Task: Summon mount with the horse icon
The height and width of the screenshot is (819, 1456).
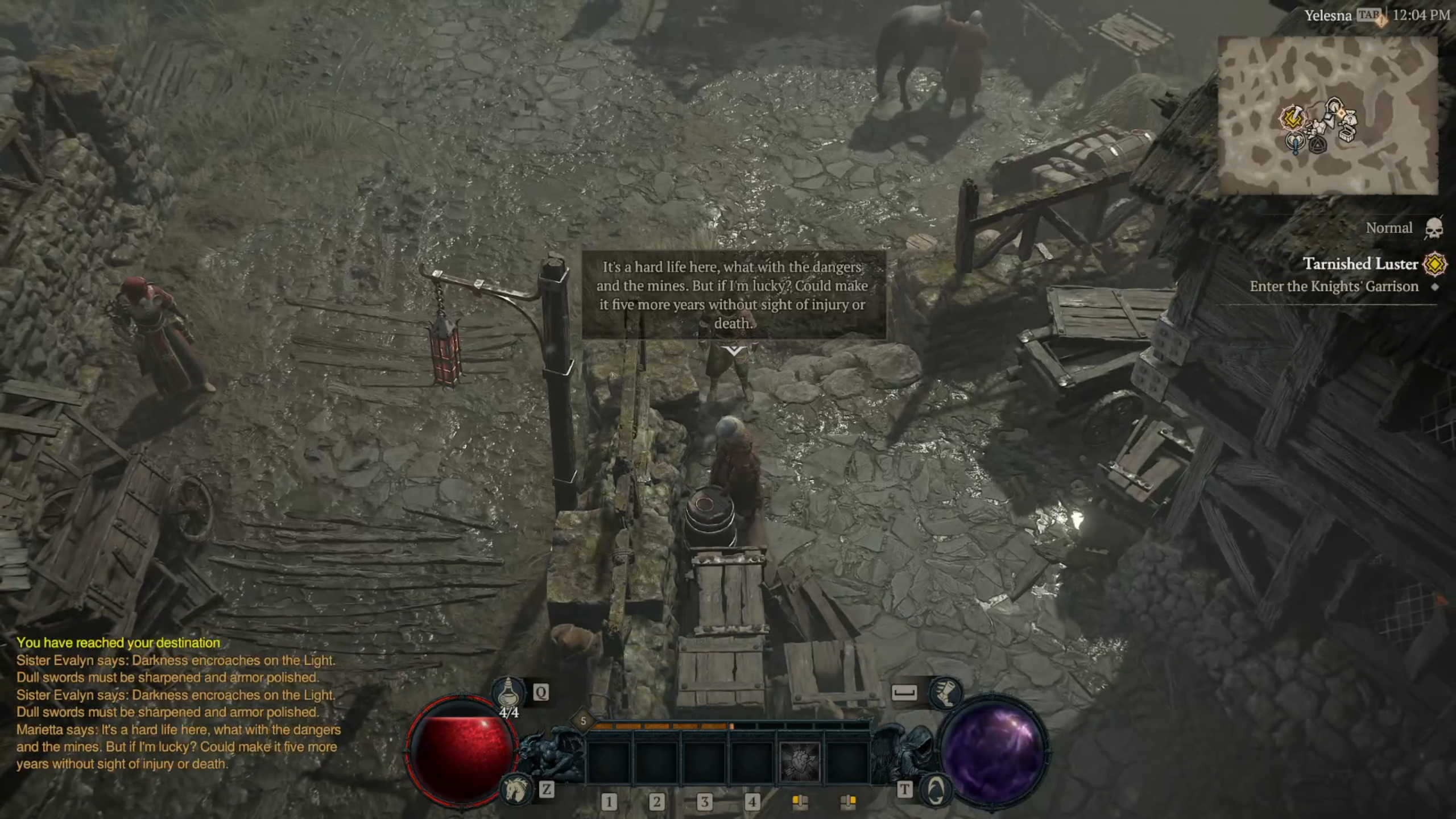Action: coord(514,788)
